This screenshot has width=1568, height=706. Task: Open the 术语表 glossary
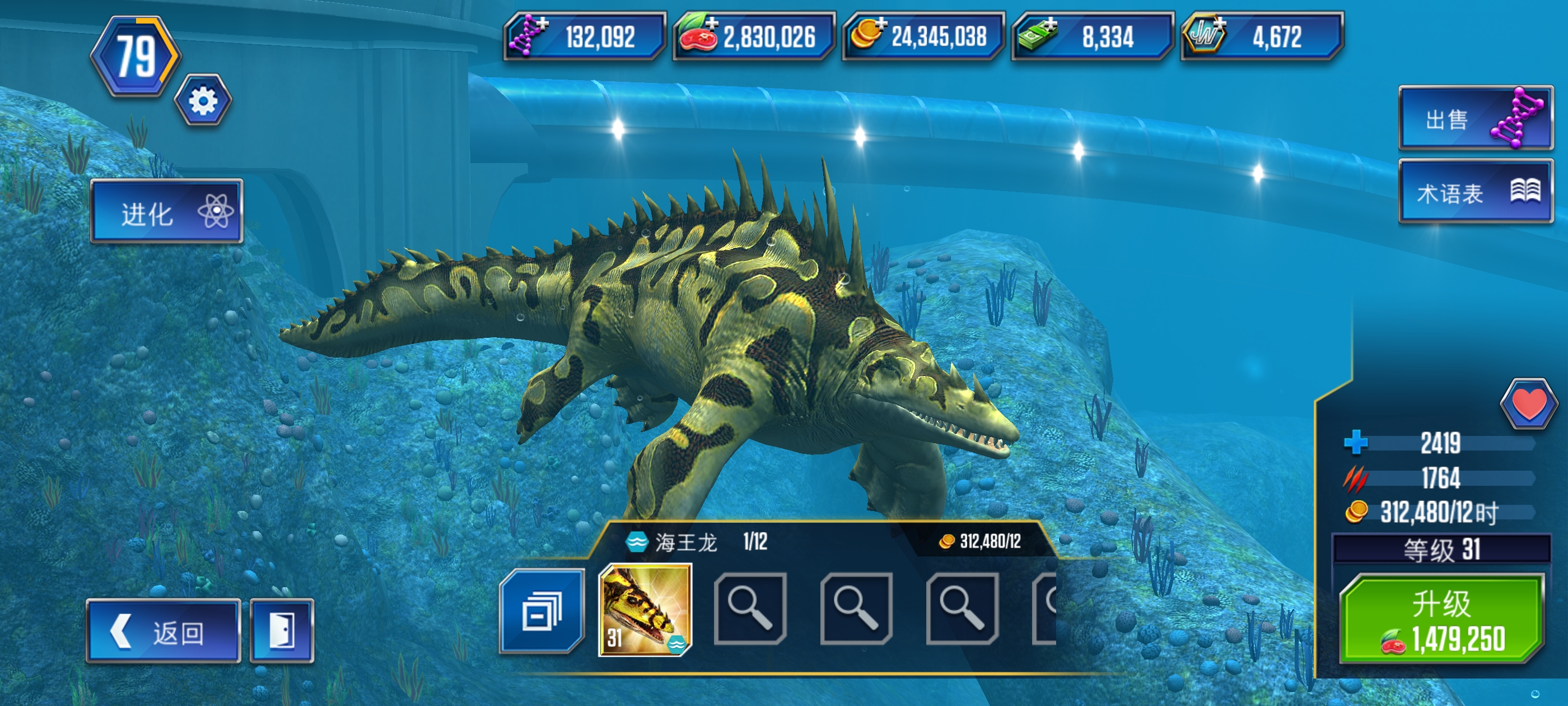(1475, 193)
